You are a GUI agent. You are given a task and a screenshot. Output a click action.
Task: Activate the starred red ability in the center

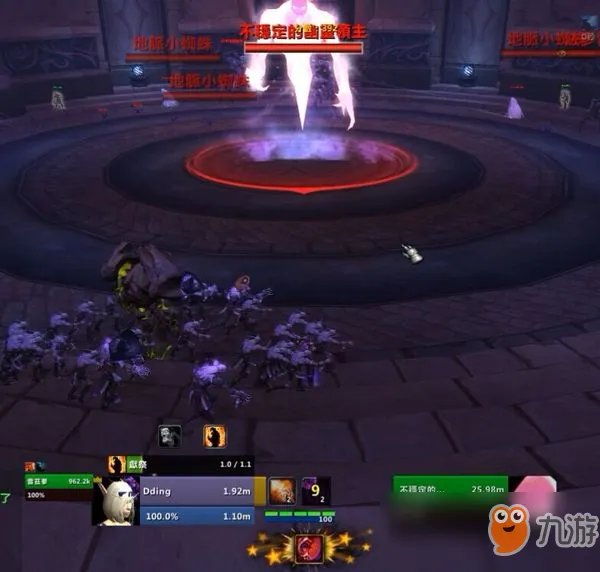[x=307, y=546]
